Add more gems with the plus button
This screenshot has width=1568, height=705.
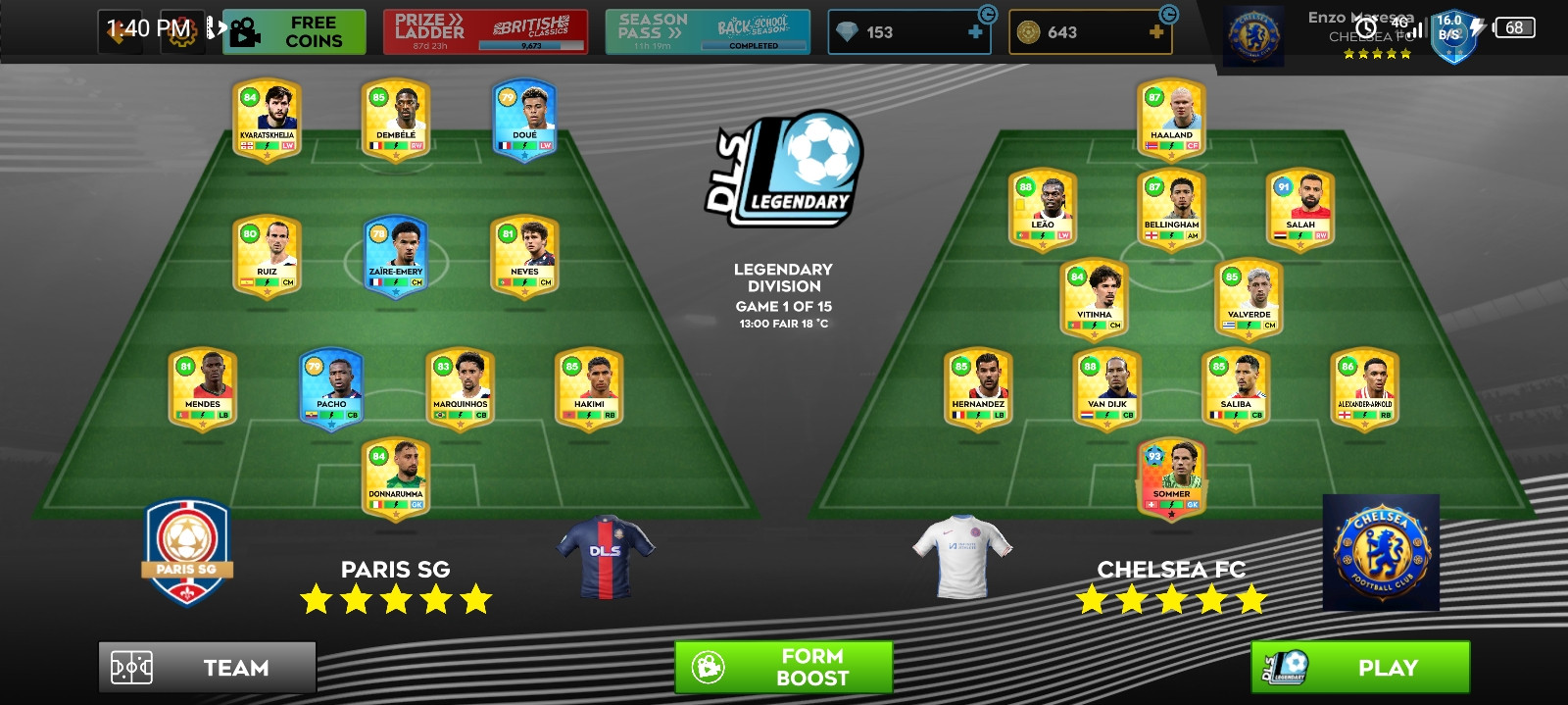point(975,32)
